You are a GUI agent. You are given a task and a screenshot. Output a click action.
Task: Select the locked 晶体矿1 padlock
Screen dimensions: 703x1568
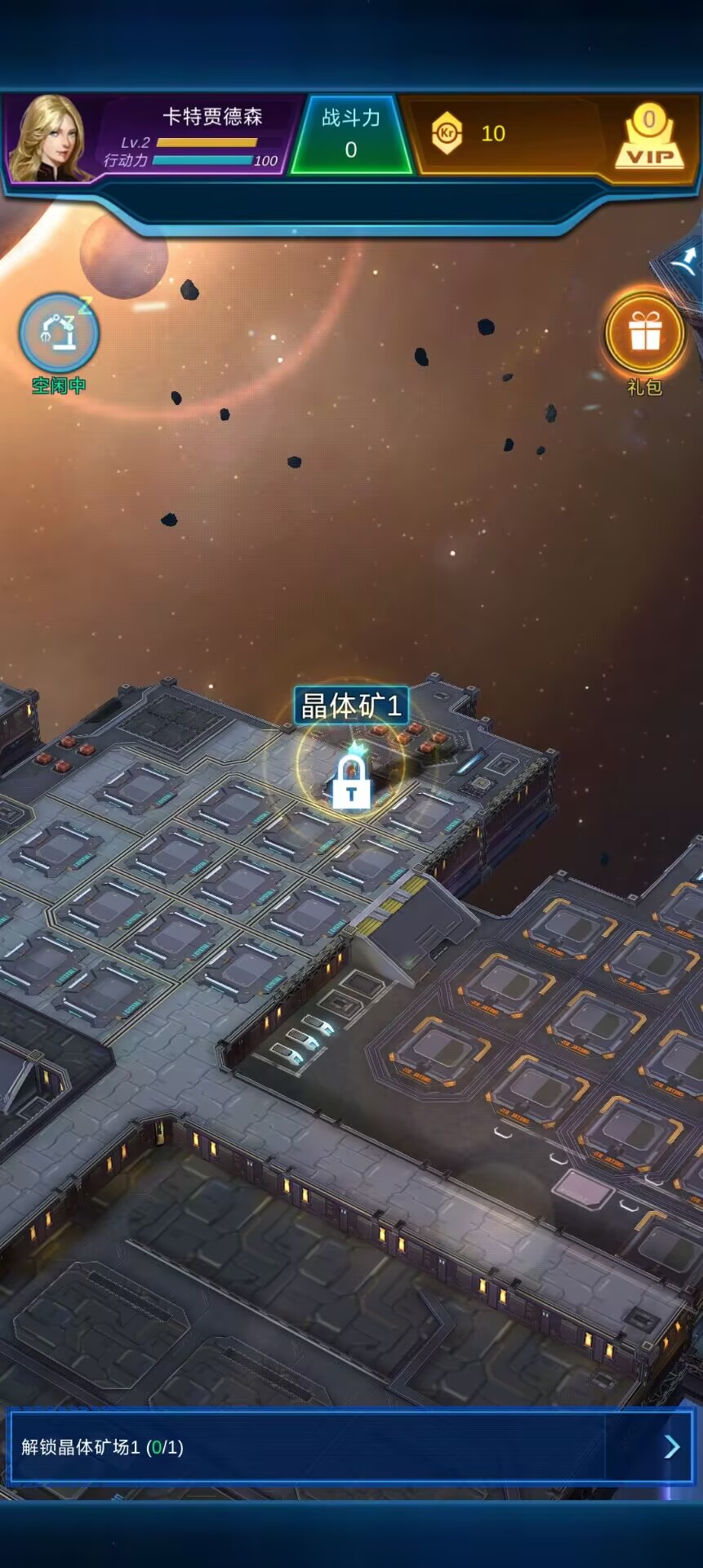(x=351, y=782)
